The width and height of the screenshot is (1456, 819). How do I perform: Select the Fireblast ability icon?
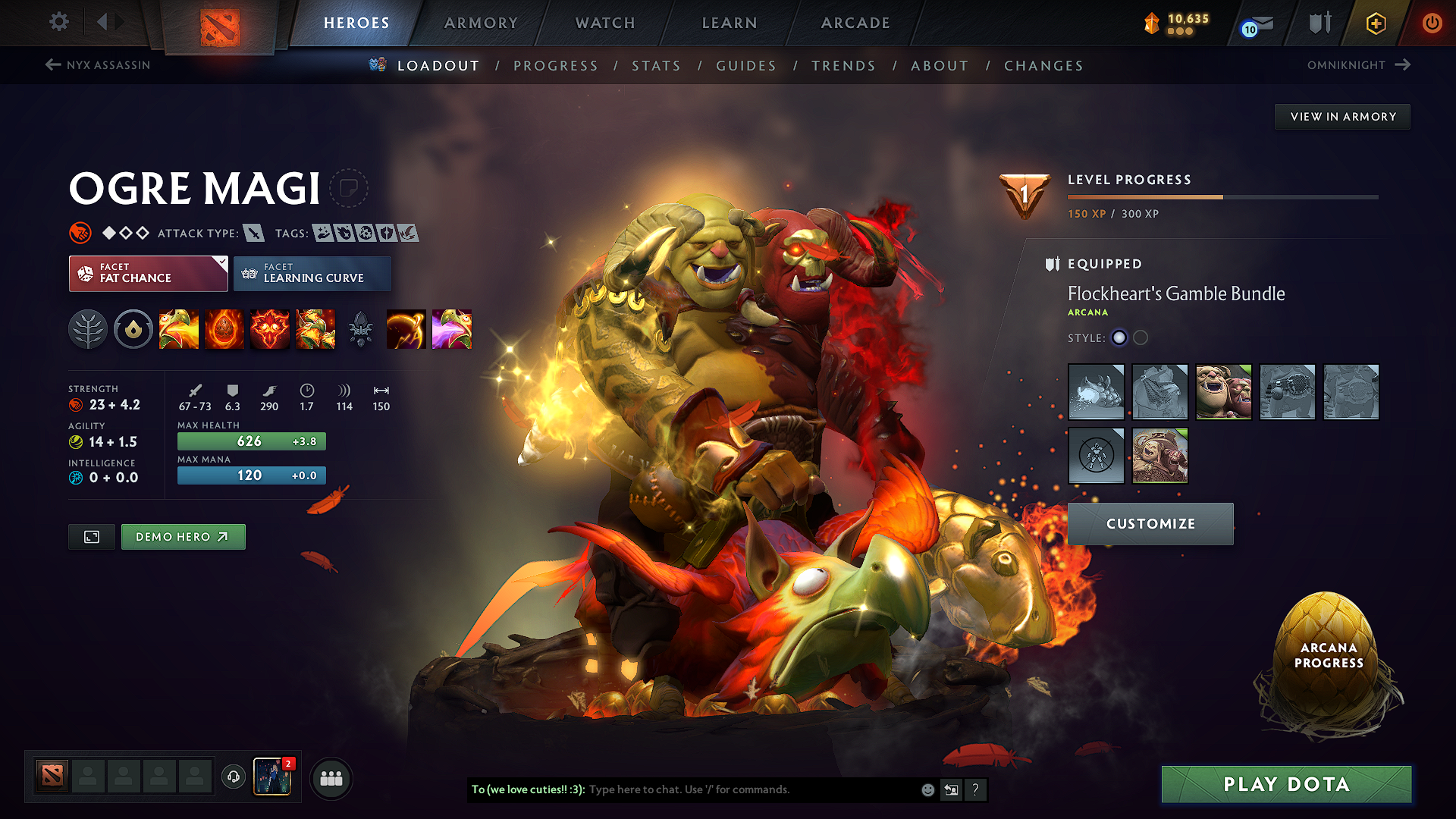point(179,329)
